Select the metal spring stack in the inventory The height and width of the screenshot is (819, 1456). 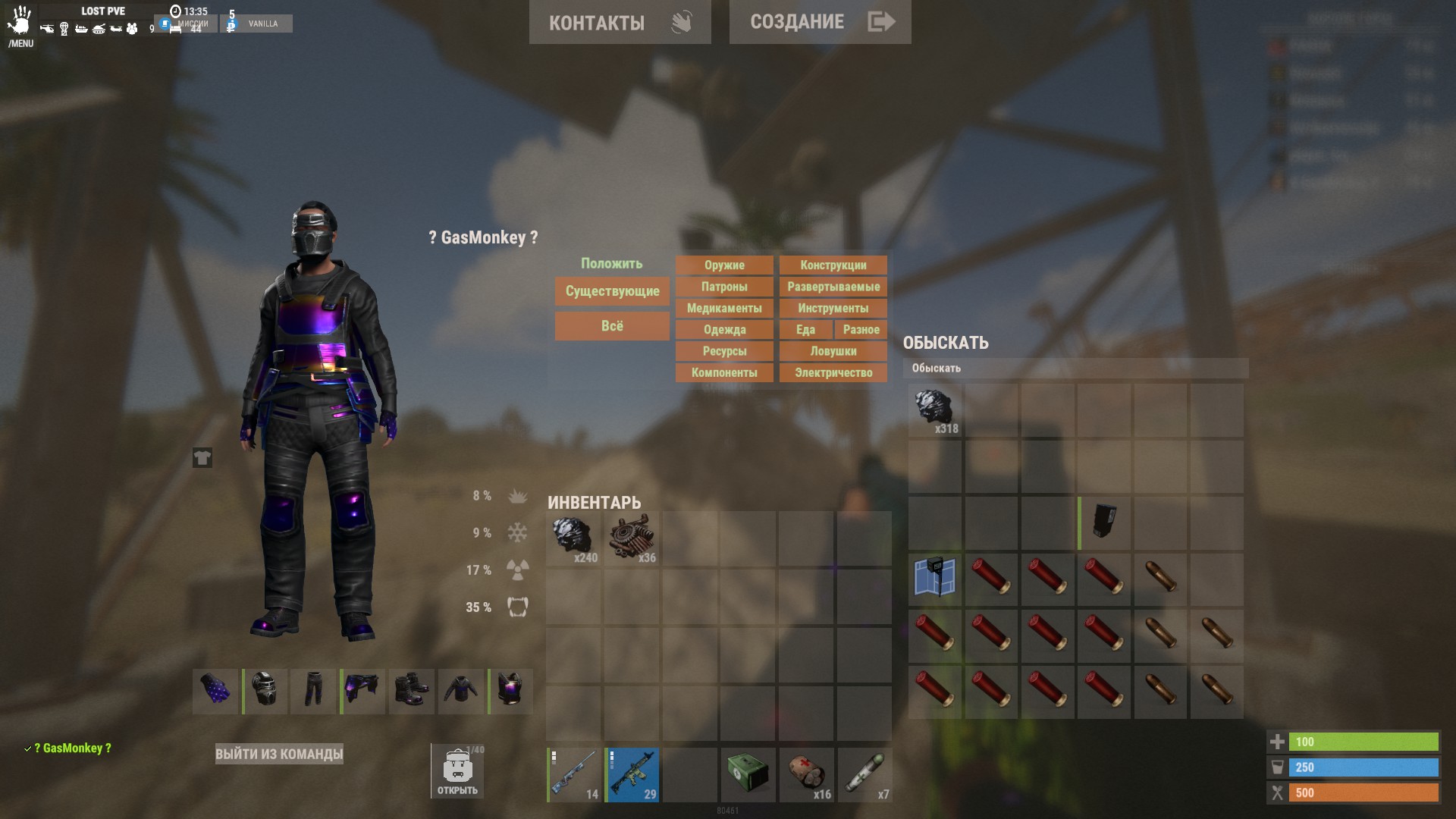tap(632, 538)
